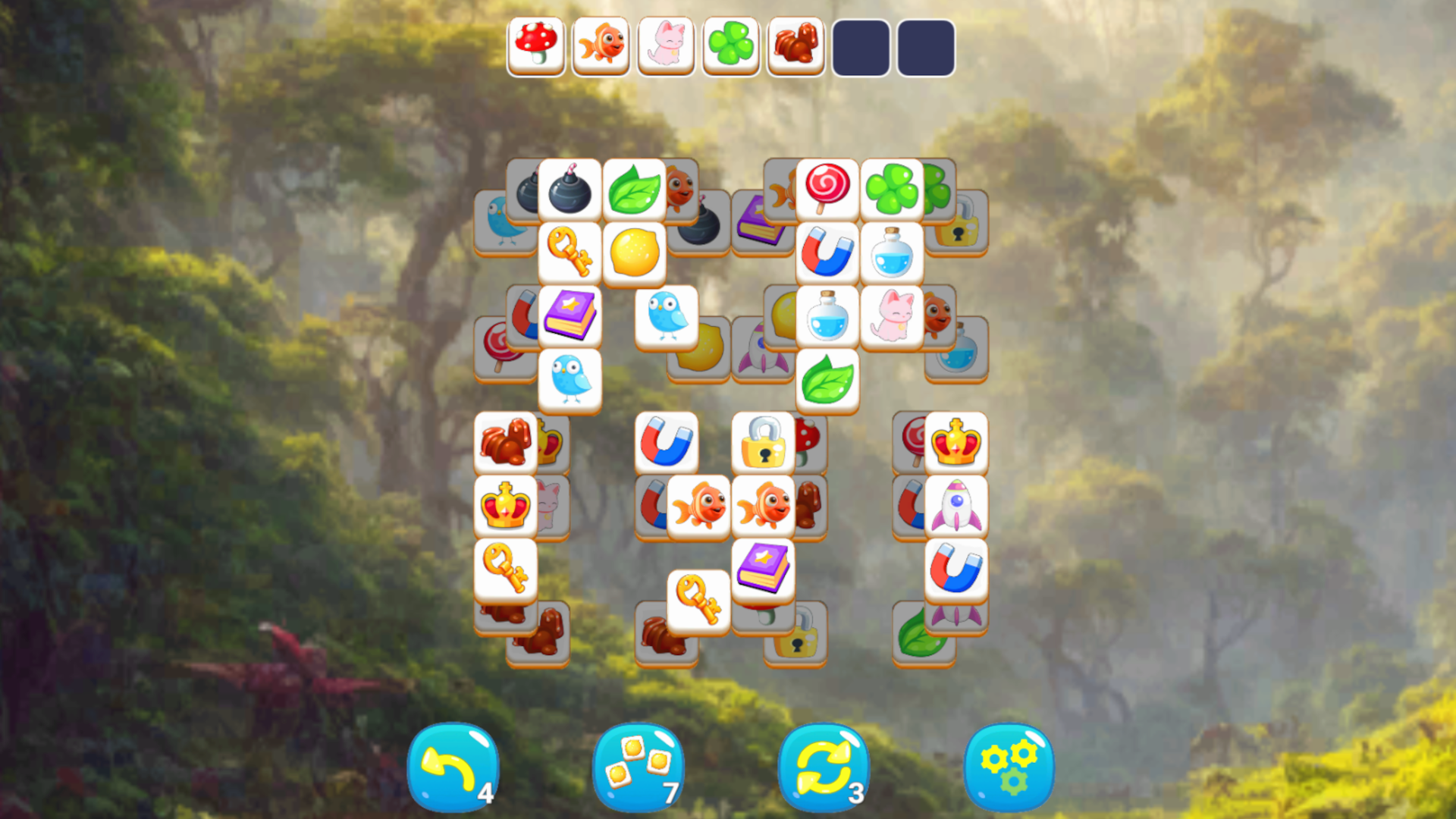1456x819 pixels.
Task: Tap the mushroom tile in the collection tray
Action: tap(535, 47)
